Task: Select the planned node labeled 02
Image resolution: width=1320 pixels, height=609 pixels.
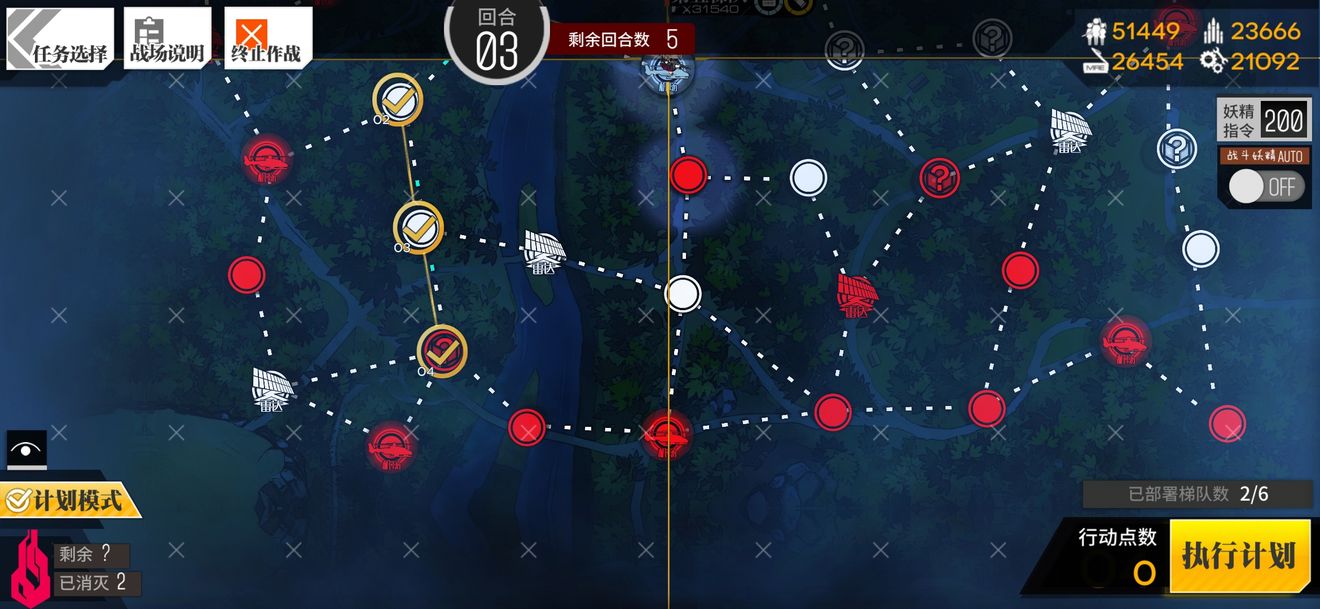Action: coord(398,100)
